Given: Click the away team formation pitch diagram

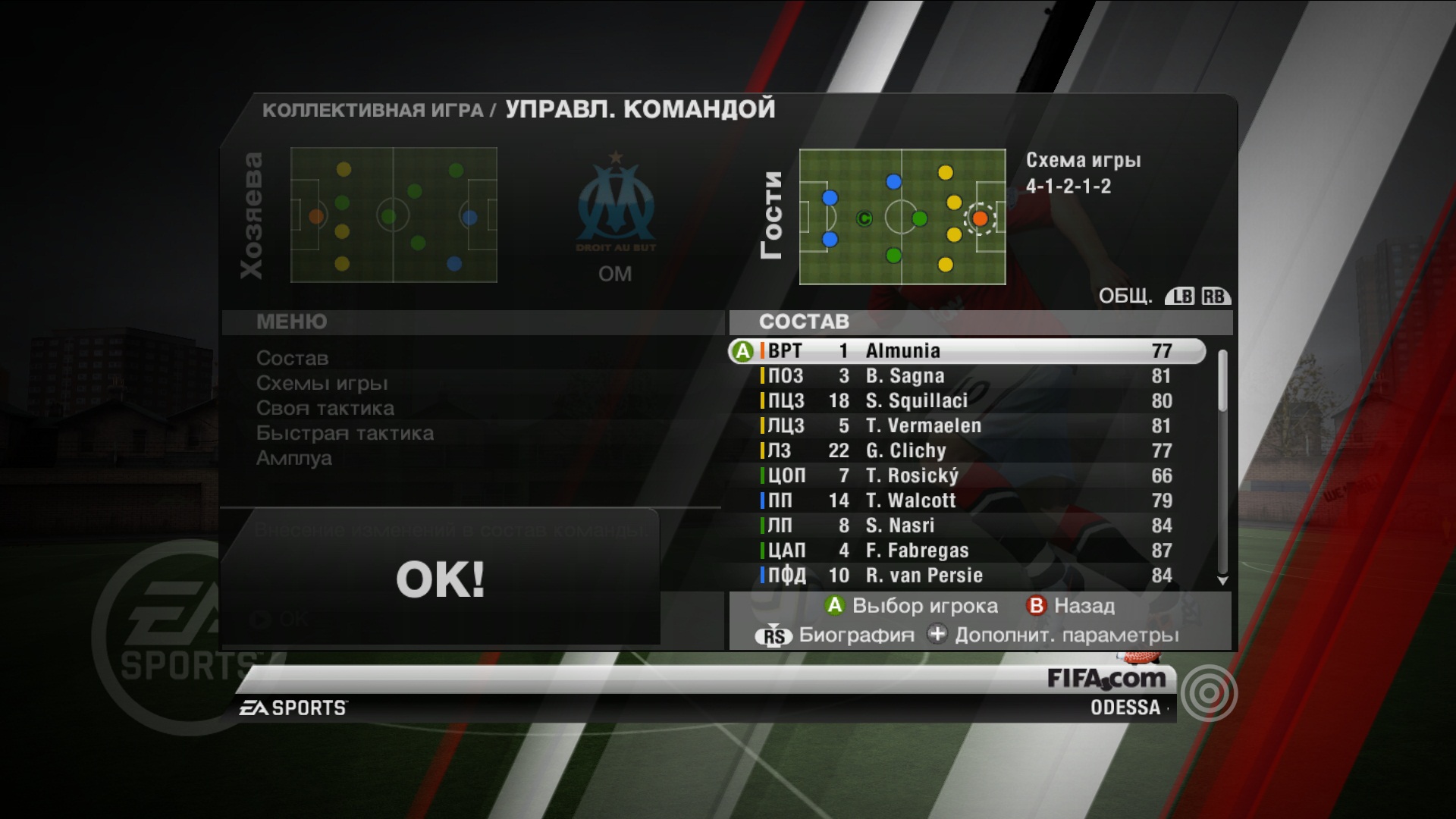Looking at the screenshot, I should (x=902, y=217).
